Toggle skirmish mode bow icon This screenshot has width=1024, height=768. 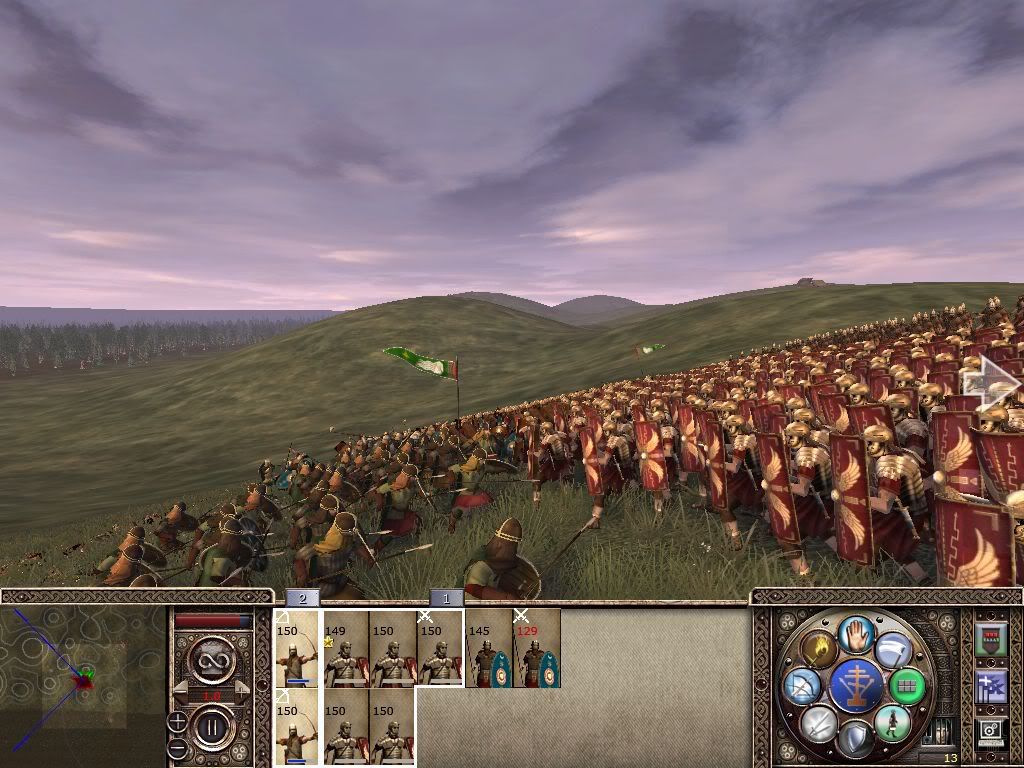tap(802, 686)
